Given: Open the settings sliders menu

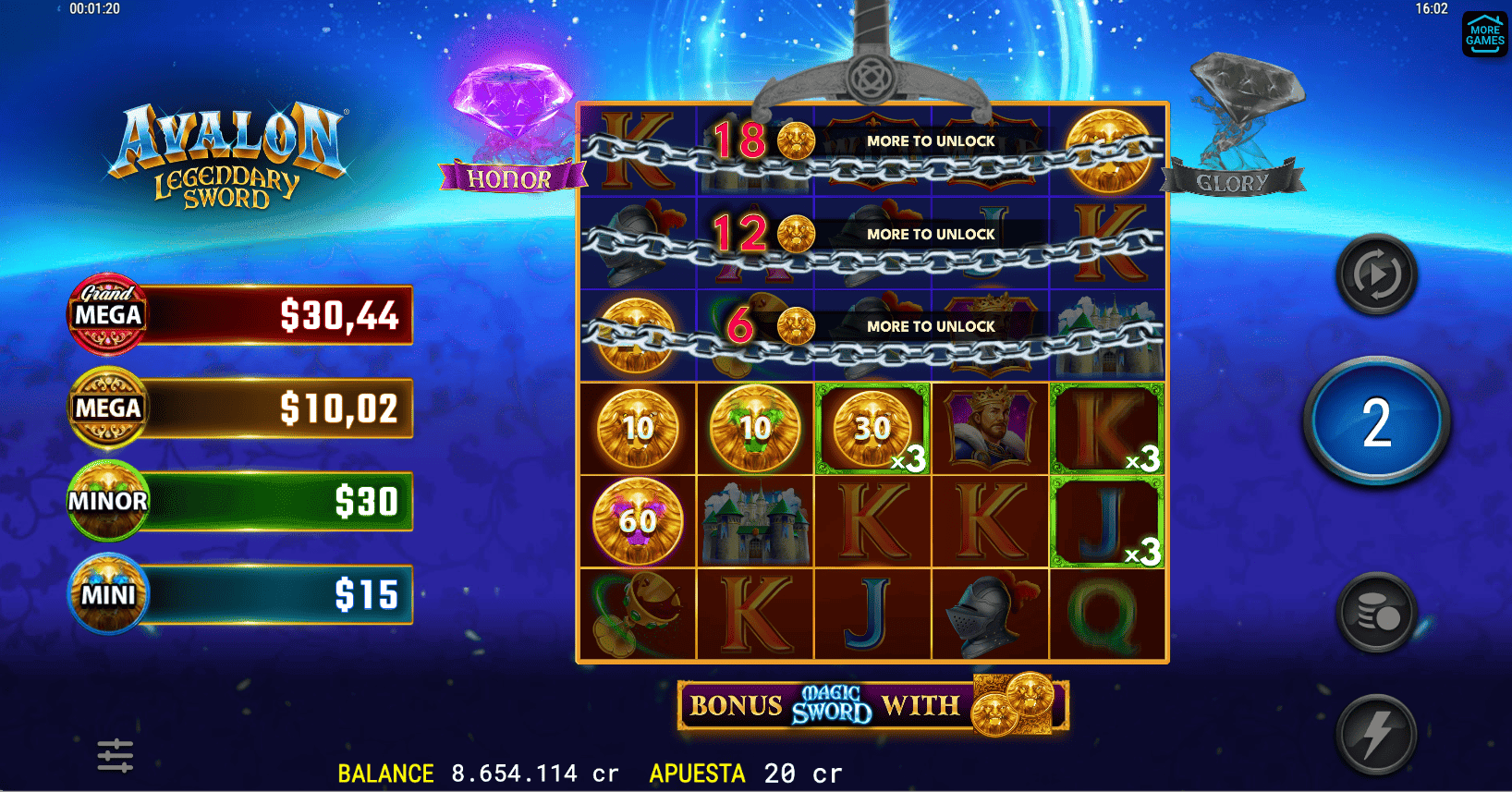Looking at the screenshot, I should (116, 755).
